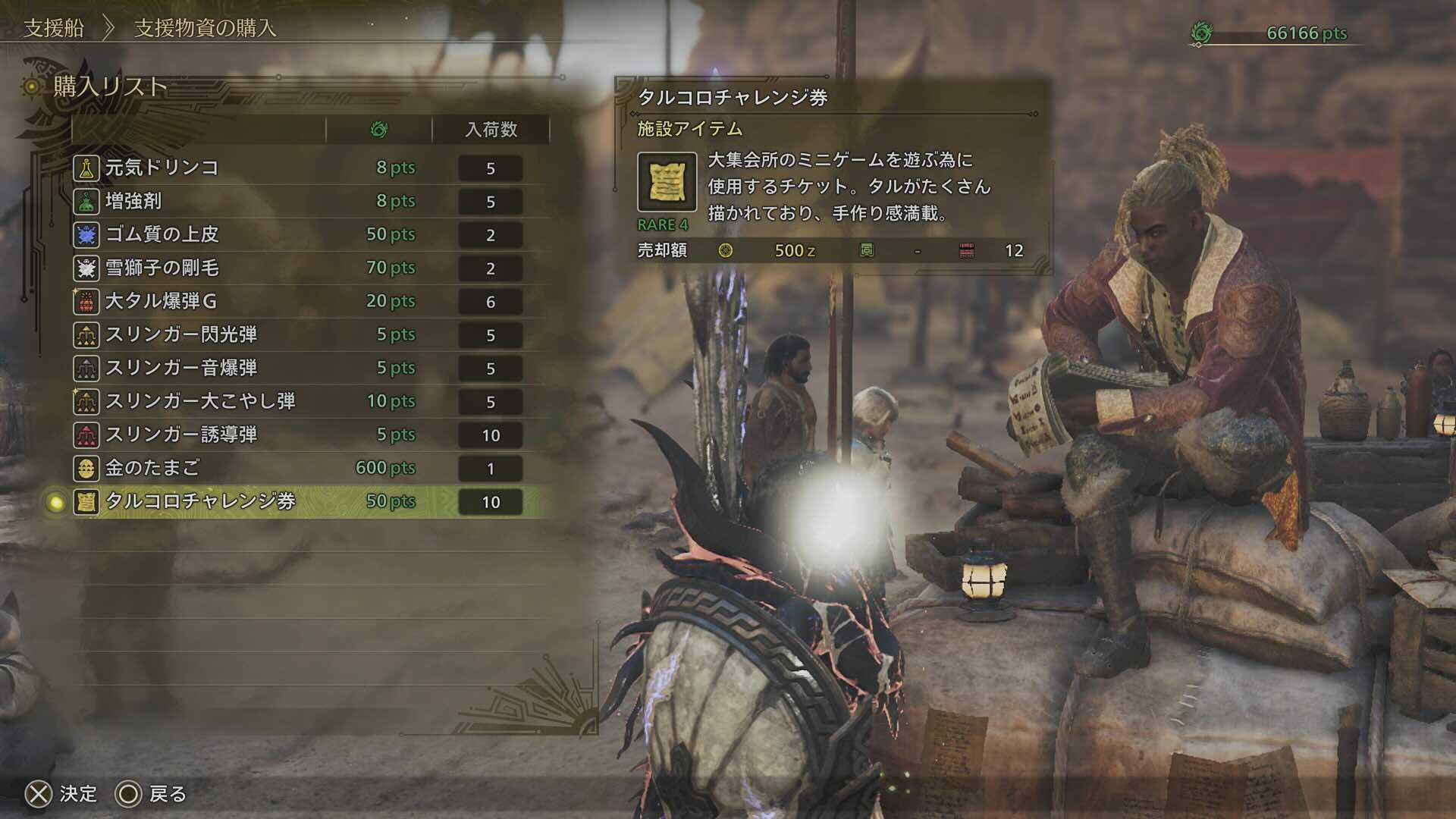Click the RARE 4 rarity label

click(662, 225)
